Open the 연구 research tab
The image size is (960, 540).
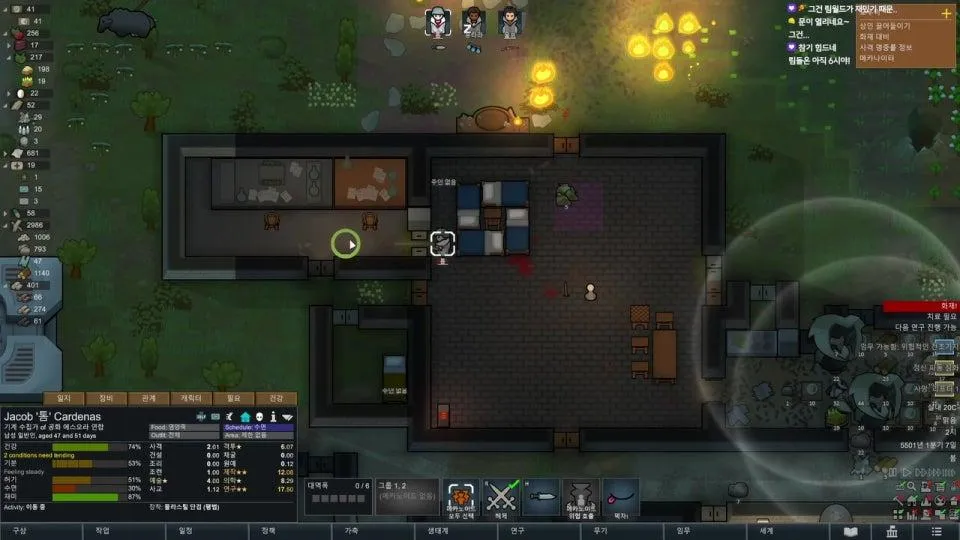[517, 531]
